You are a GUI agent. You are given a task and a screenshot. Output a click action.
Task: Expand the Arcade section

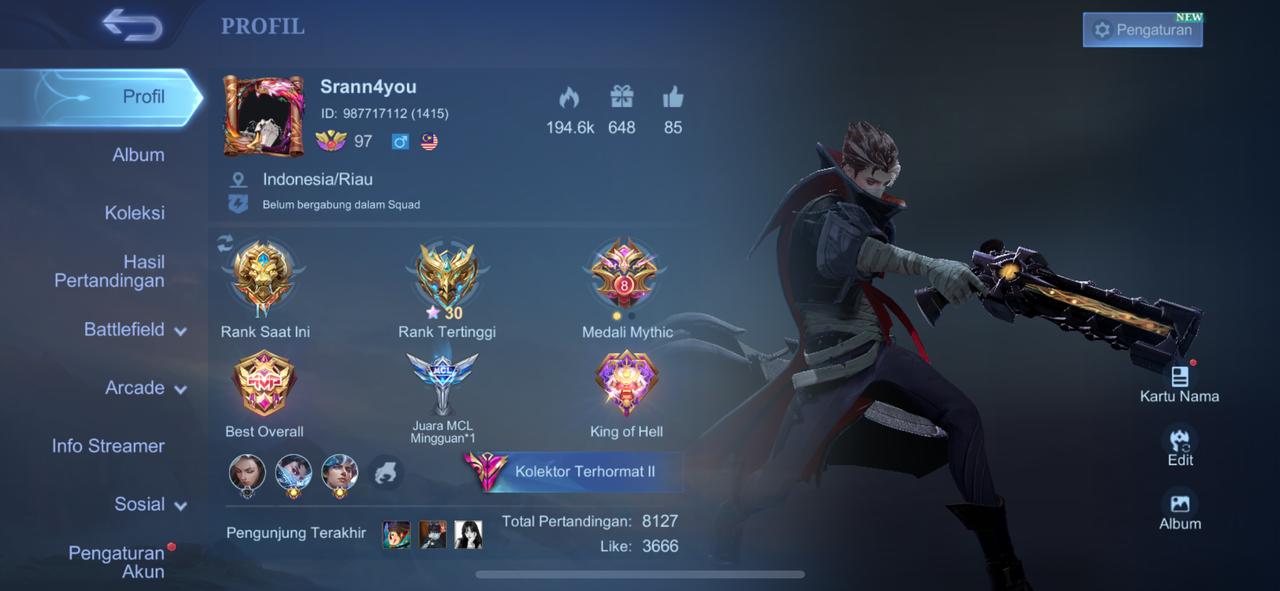click(x=145, y=388)
